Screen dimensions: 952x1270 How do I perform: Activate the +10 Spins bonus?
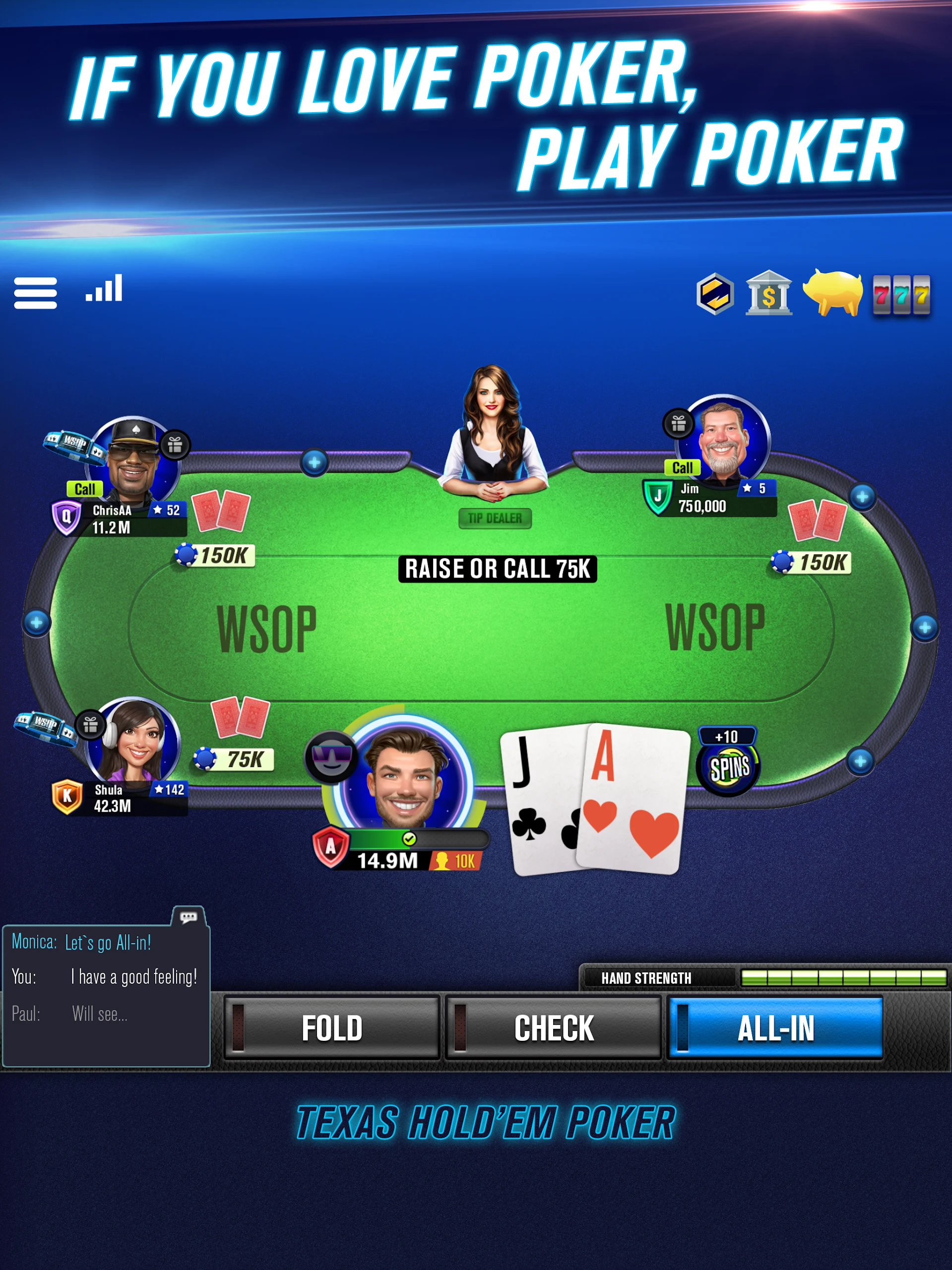pyautogui.click(x=728, y=764)
